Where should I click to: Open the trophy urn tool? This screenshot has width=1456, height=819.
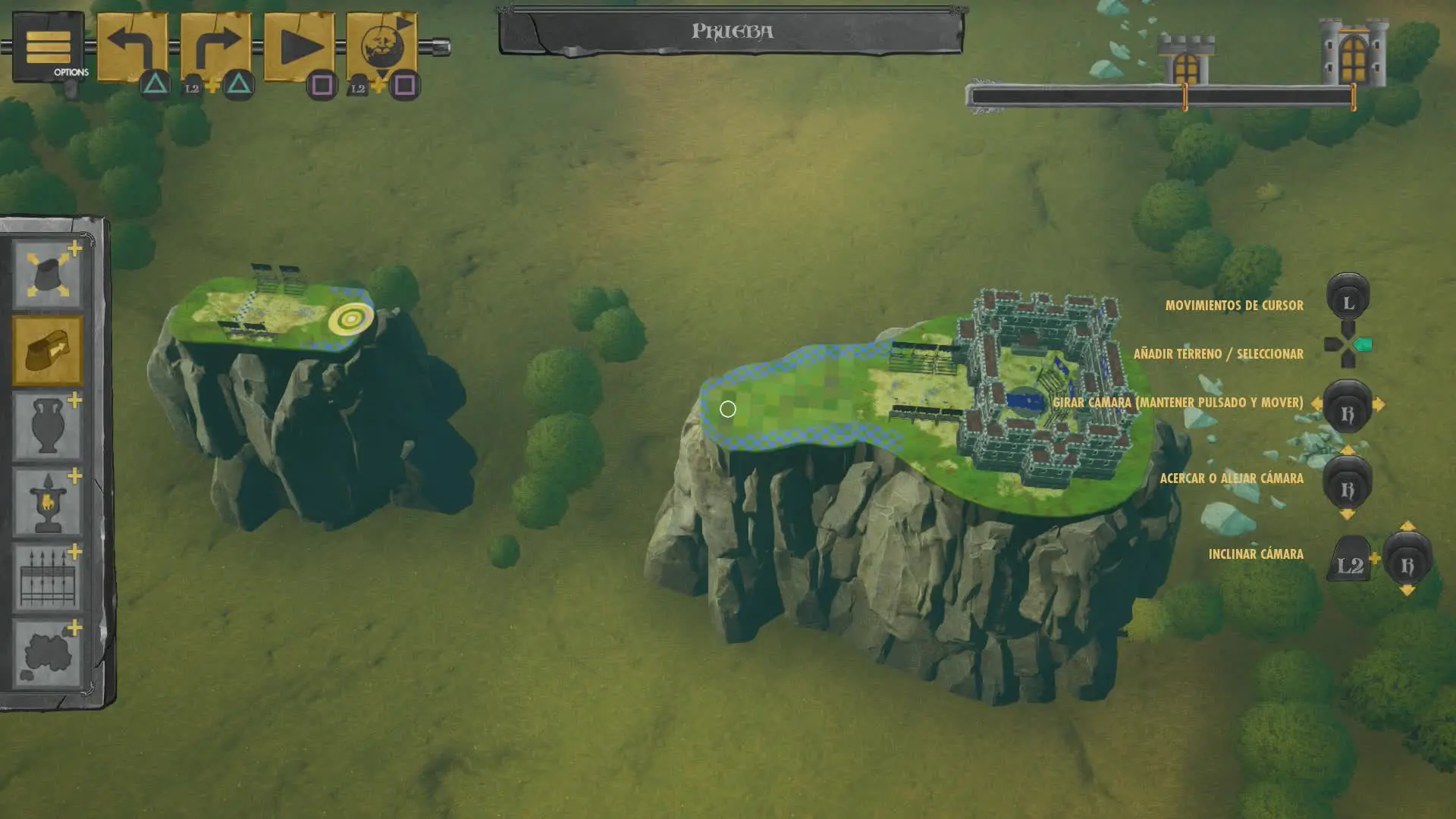click(47, 502)
